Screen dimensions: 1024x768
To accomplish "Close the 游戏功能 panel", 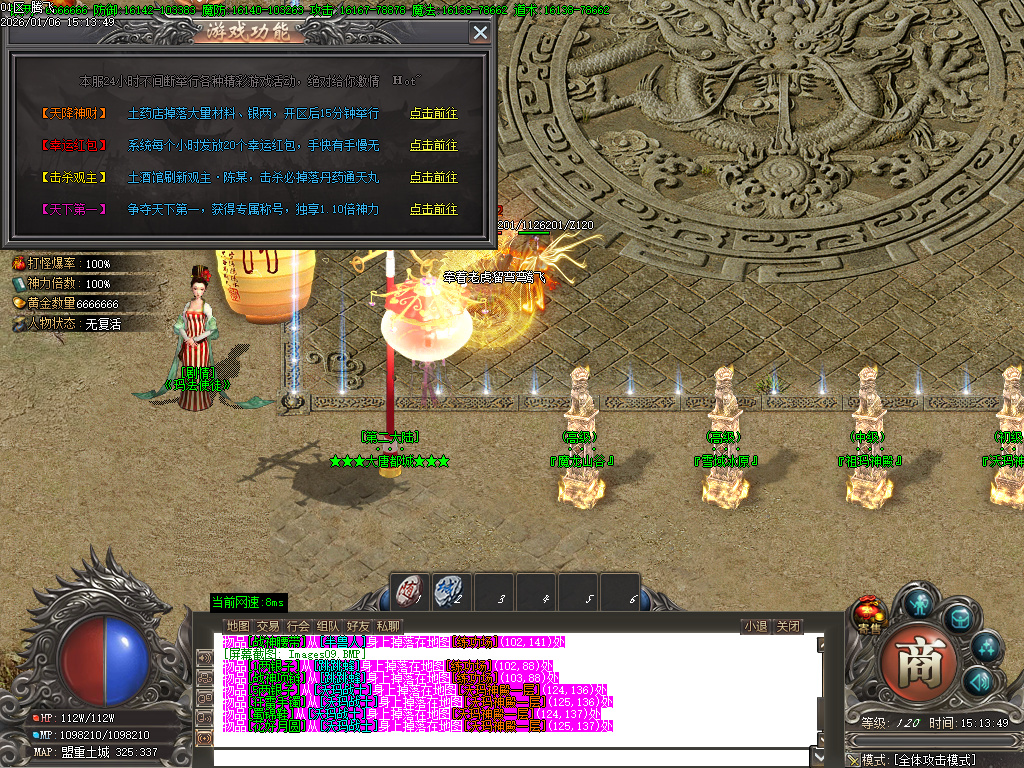I will tap(480, 33).
